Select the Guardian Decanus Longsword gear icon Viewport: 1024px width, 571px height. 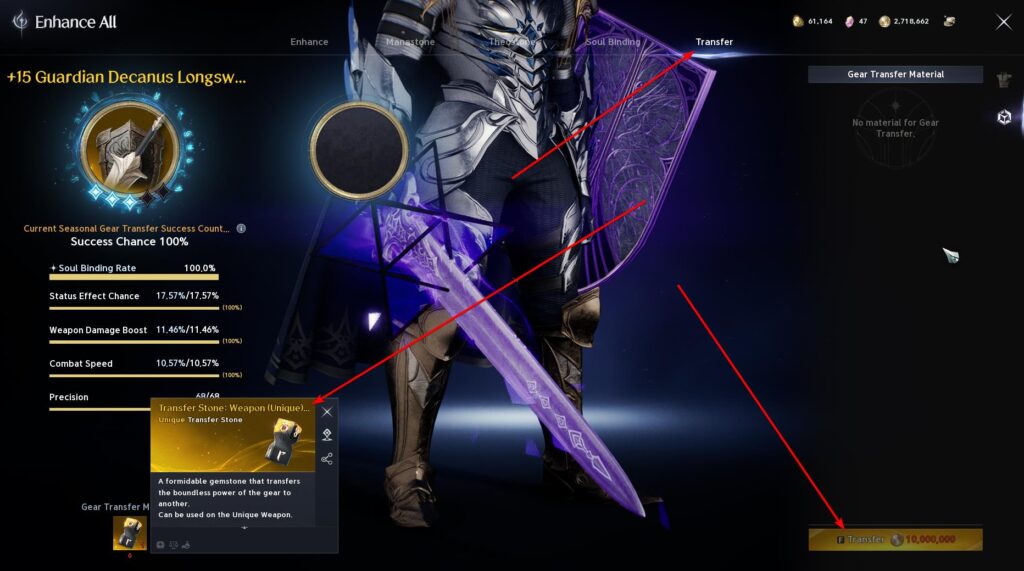(x=129, y=150)
